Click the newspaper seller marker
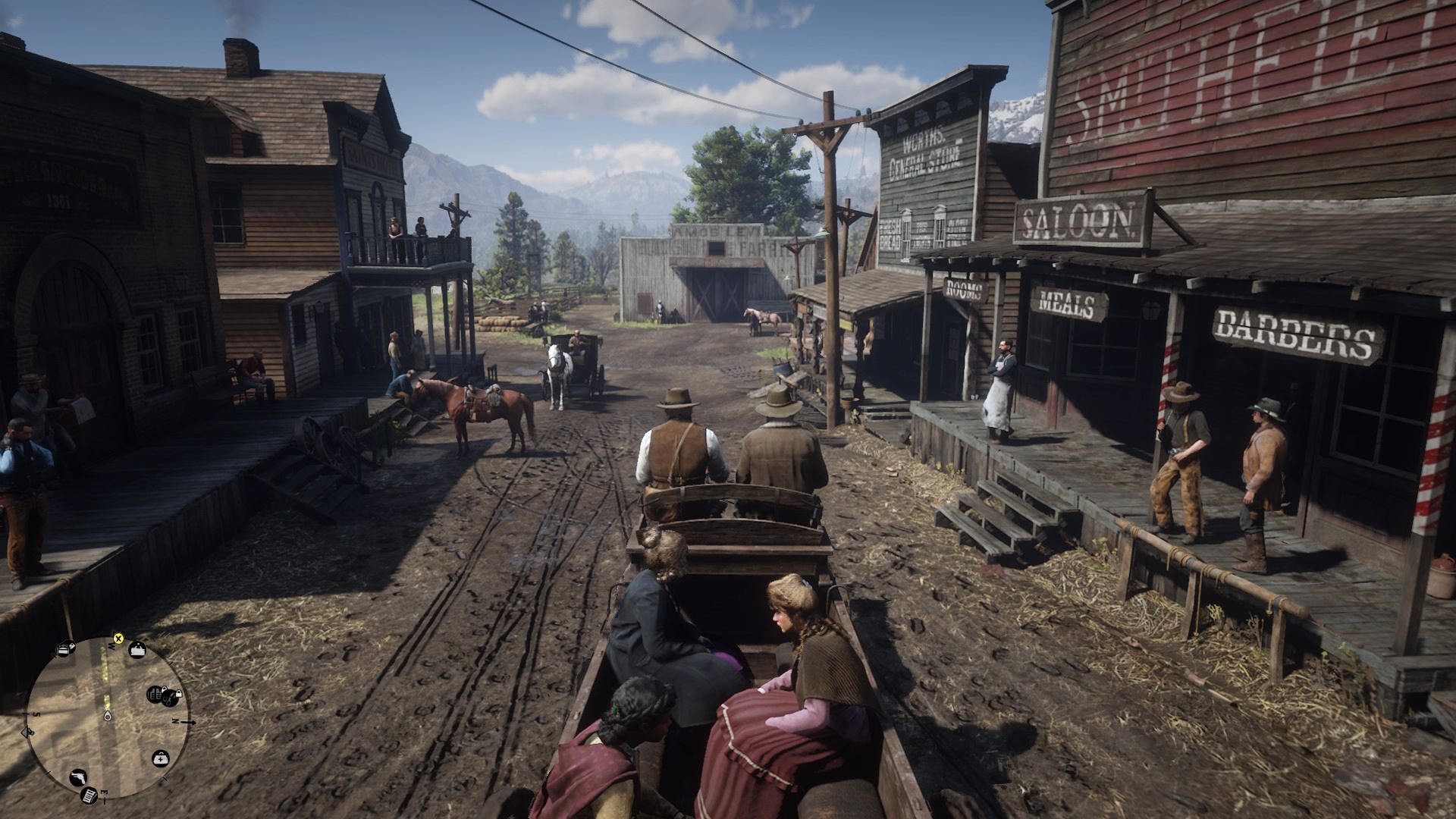Viewport: 1456px width, 819px height. (x=89, y=795)
